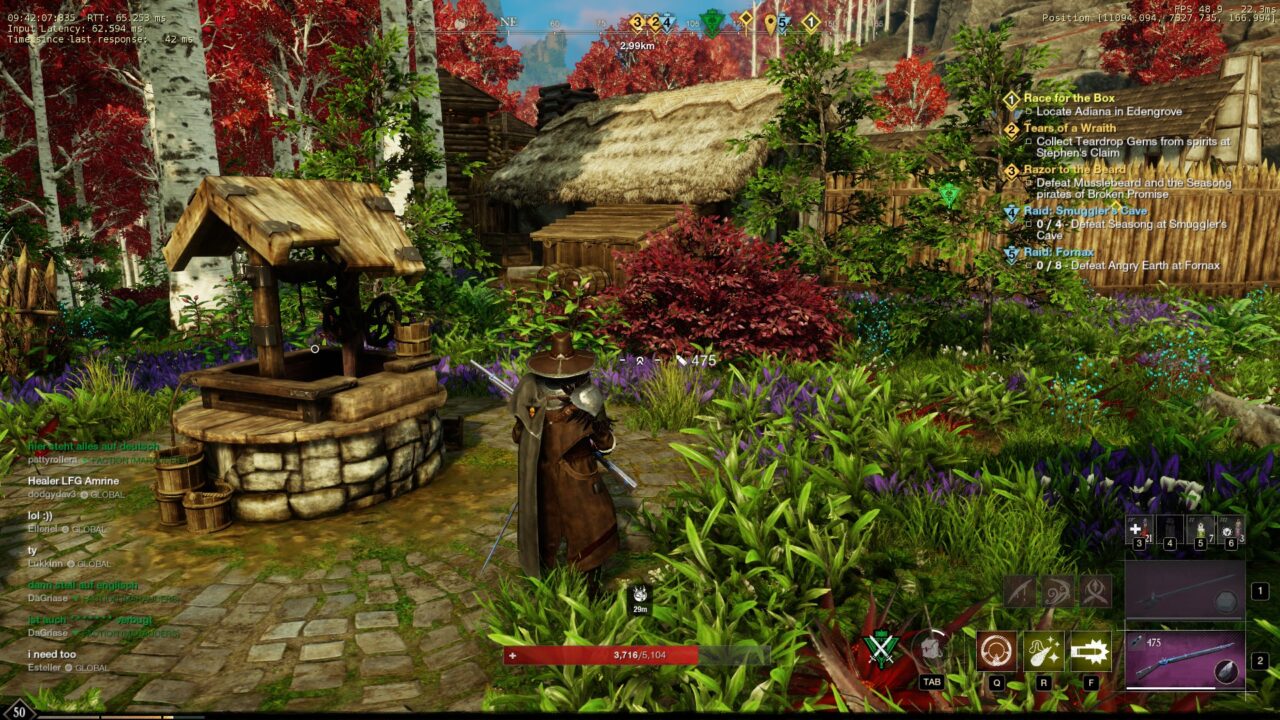This screenshot has width=1280, height=720.
Task: Click the level 50 badge
Action: 20,710
